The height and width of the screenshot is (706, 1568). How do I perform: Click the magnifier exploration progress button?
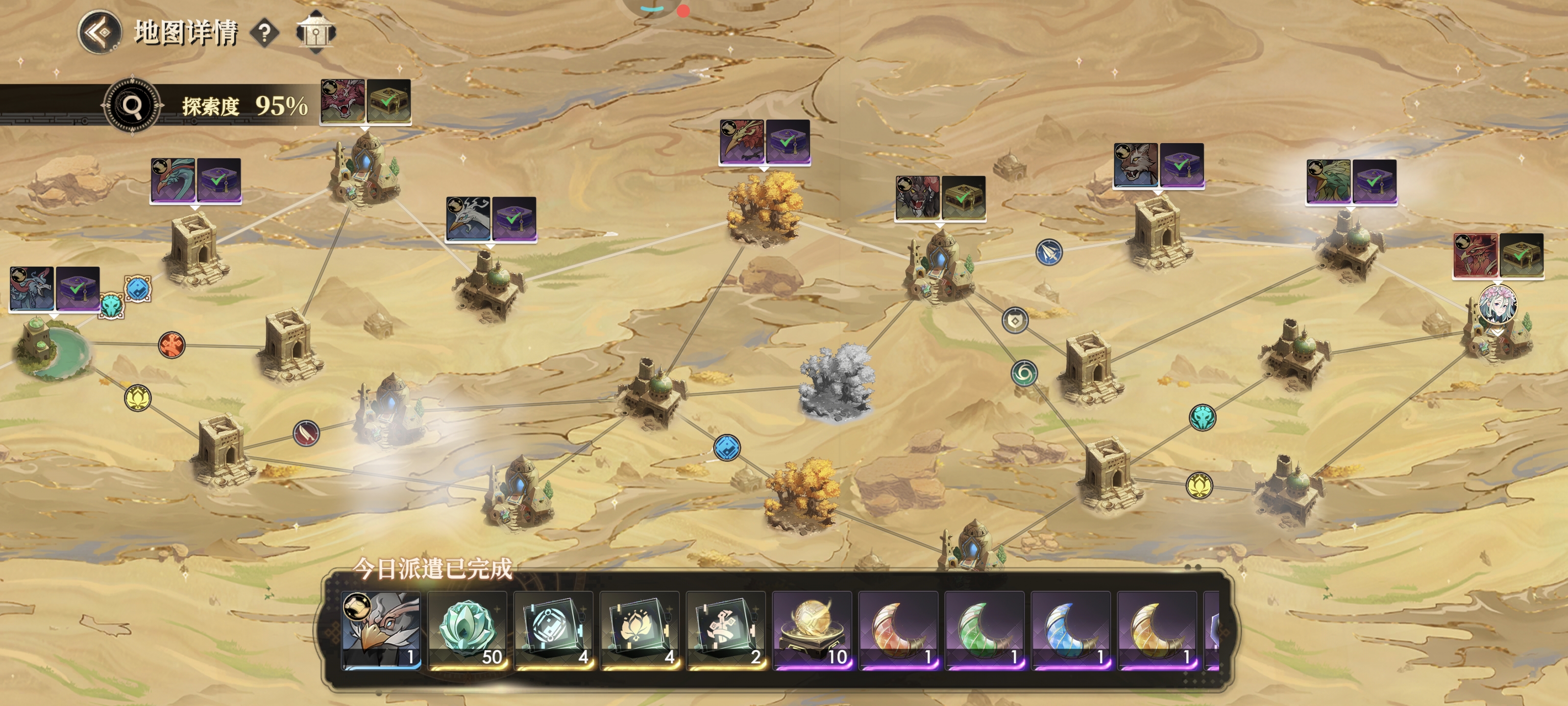tap(132, 106)
